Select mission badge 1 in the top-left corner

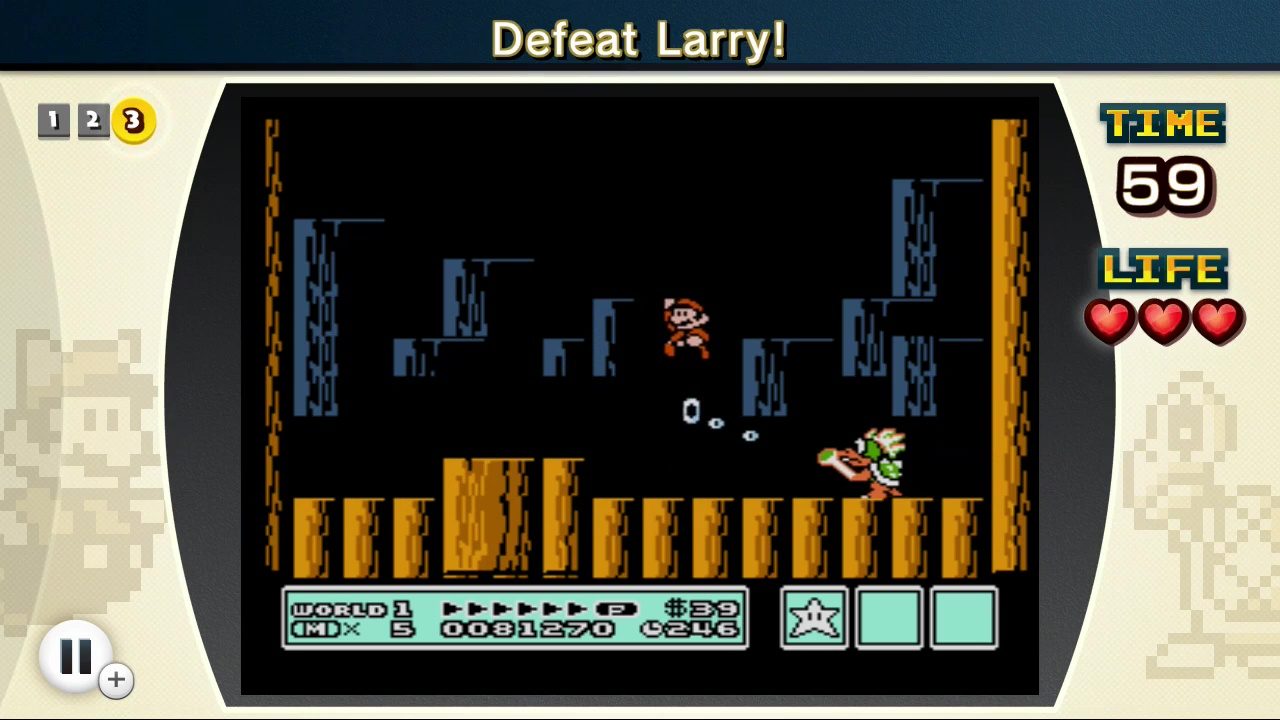(54, 121)
